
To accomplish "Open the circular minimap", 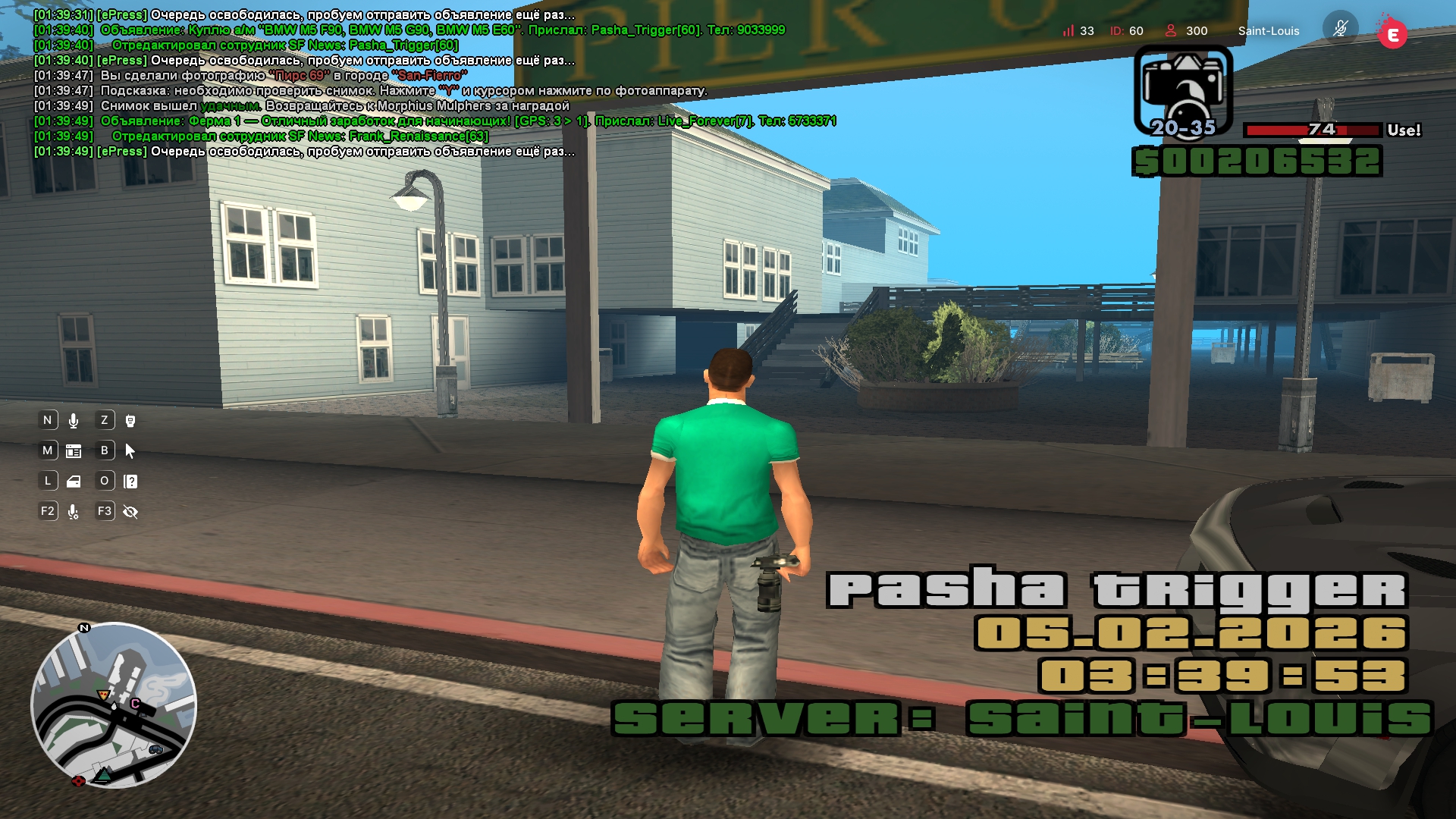I will coord(114,705).
